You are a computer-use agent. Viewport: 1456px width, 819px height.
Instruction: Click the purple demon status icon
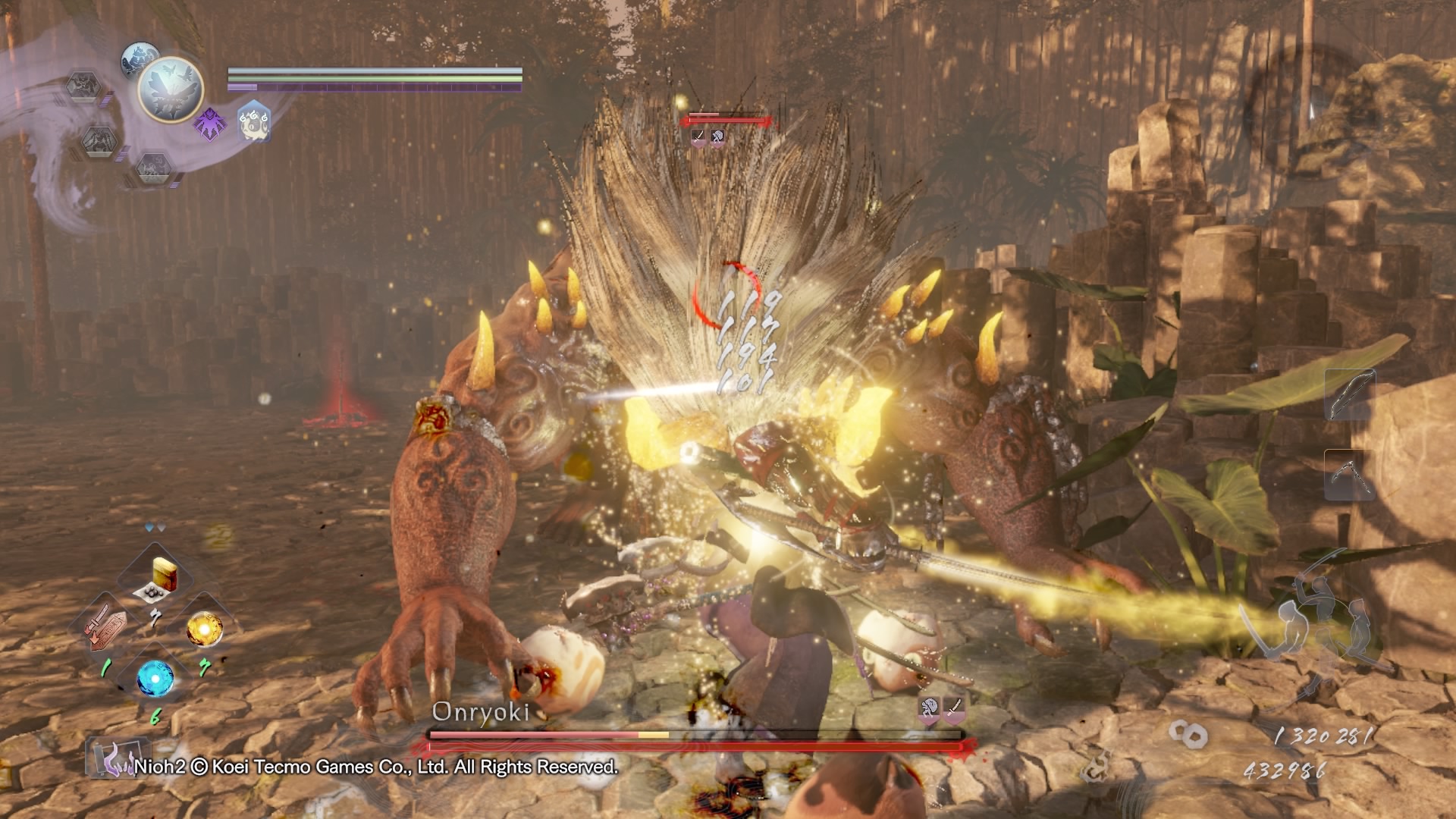[x=209, y=123]
